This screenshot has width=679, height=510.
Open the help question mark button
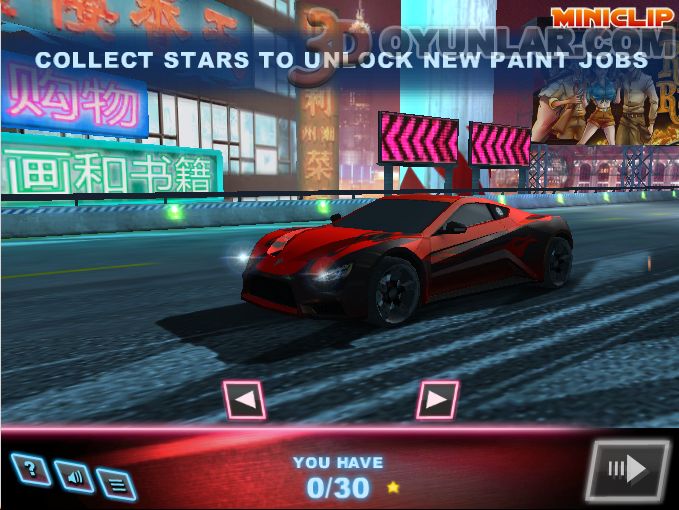coord(30,468)
